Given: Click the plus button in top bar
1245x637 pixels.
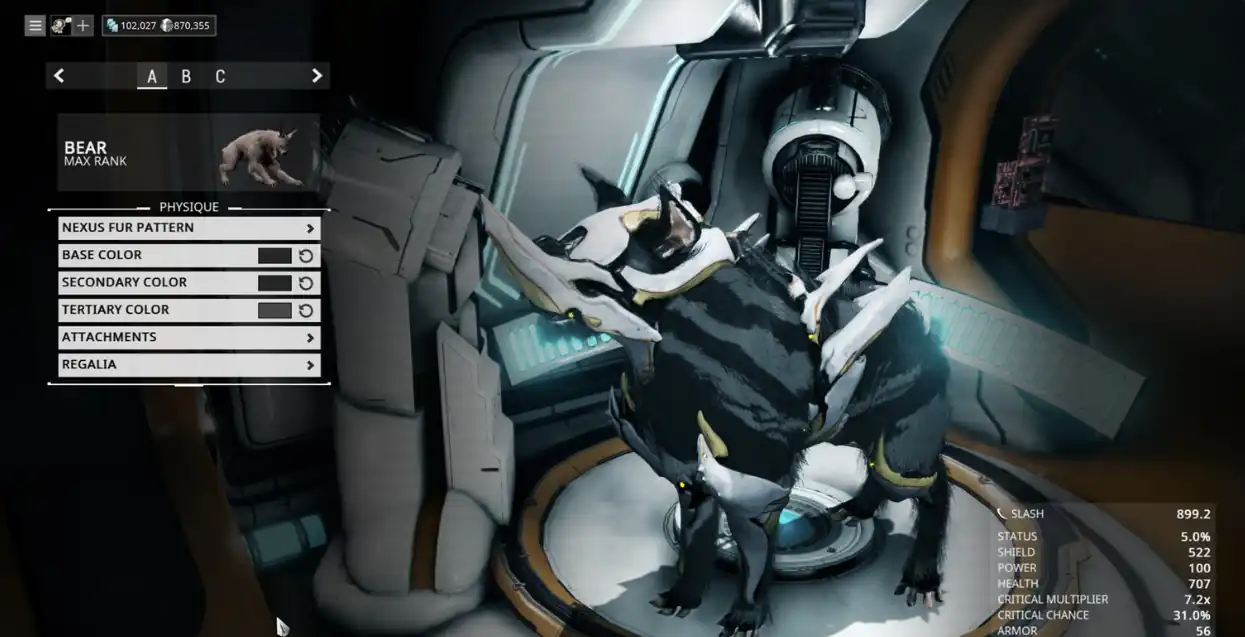Looking at the screenshot, I should [83, 26].
